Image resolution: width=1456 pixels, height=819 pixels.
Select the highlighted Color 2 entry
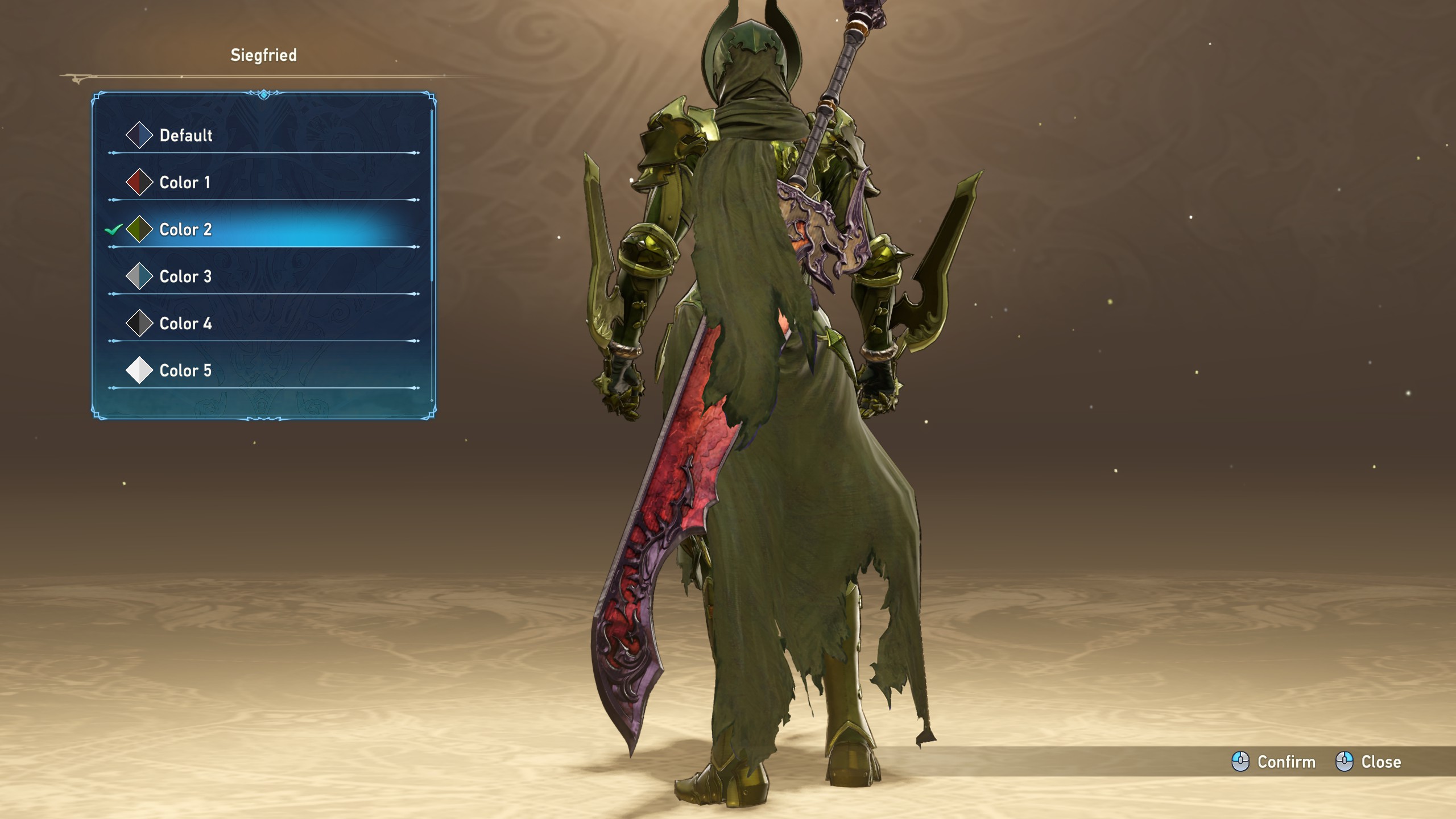(x=185, y=230)
